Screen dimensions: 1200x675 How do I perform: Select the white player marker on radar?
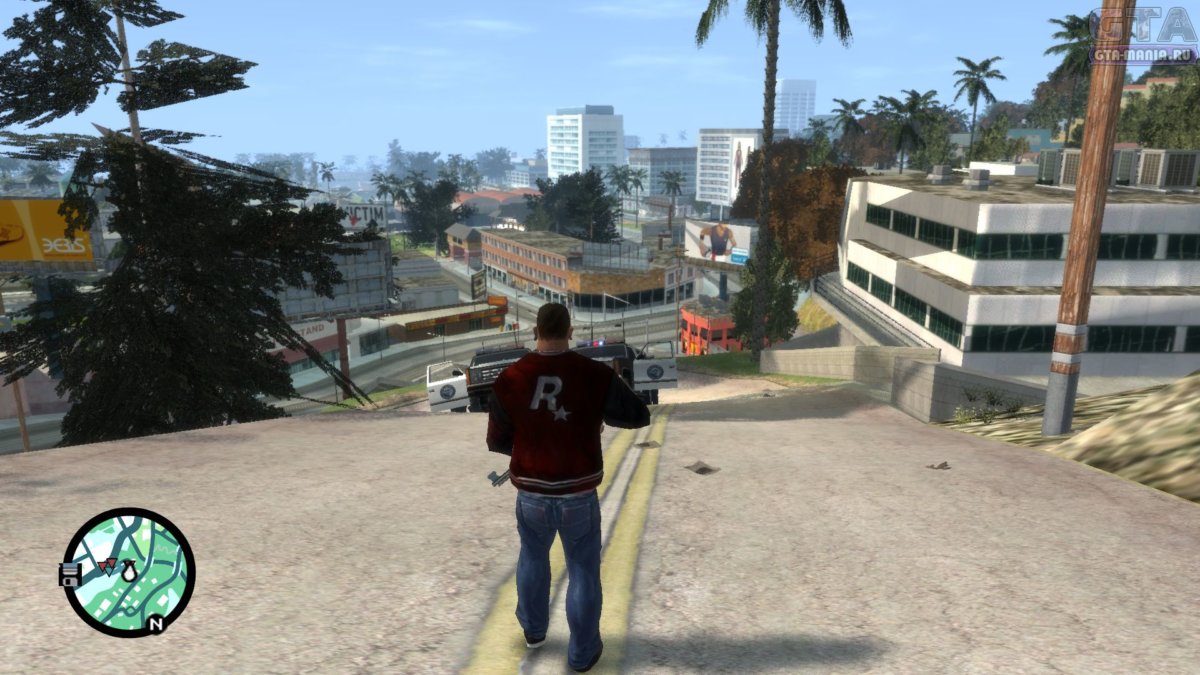point(129,572)
